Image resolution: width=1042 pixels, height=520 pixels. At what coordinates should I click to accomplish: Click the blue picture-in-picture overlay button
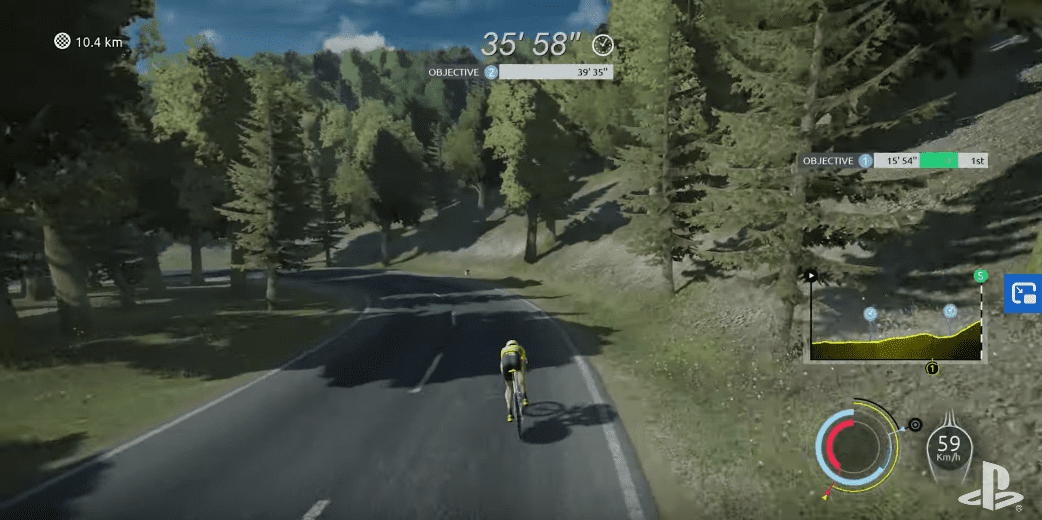click(1024, 293)
